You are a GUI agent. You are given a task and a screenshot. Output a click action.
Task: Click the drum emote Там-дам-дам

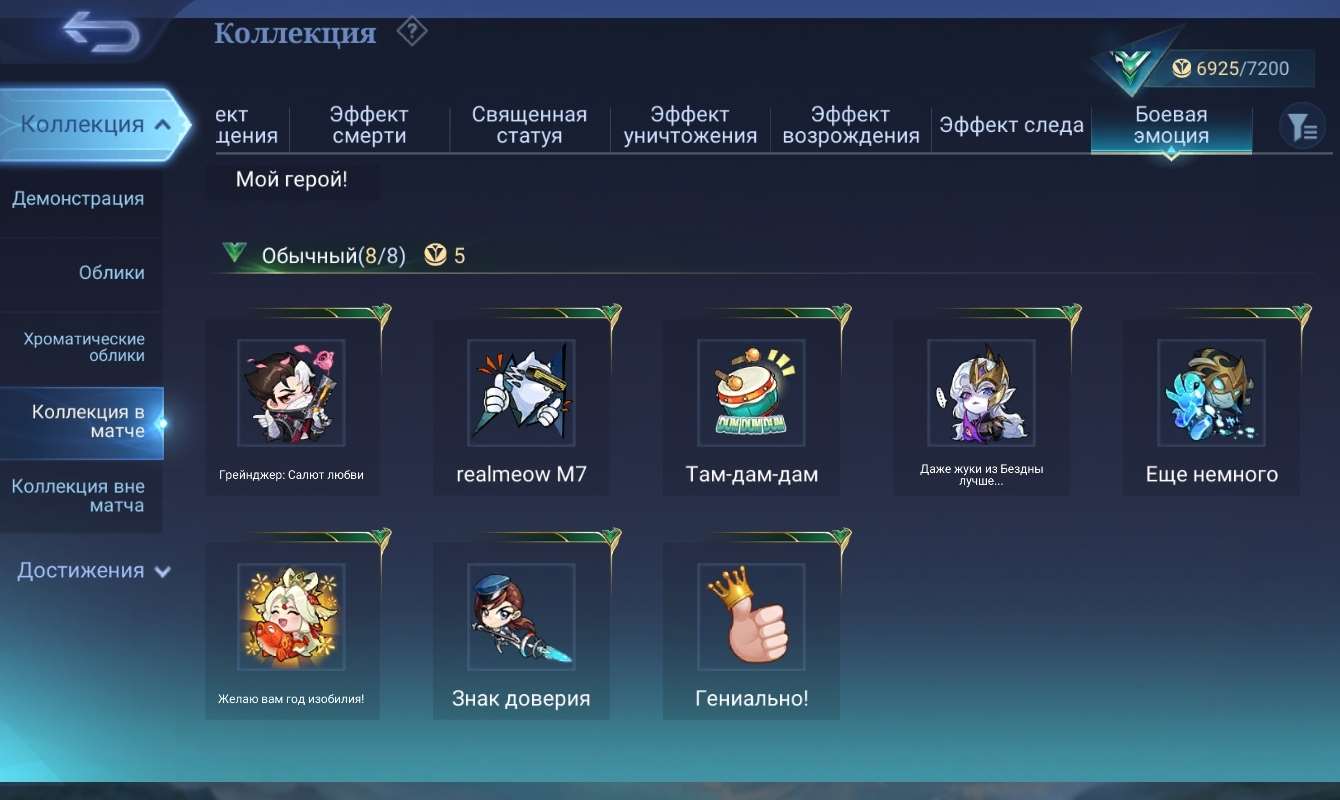[x=752, y=392]
